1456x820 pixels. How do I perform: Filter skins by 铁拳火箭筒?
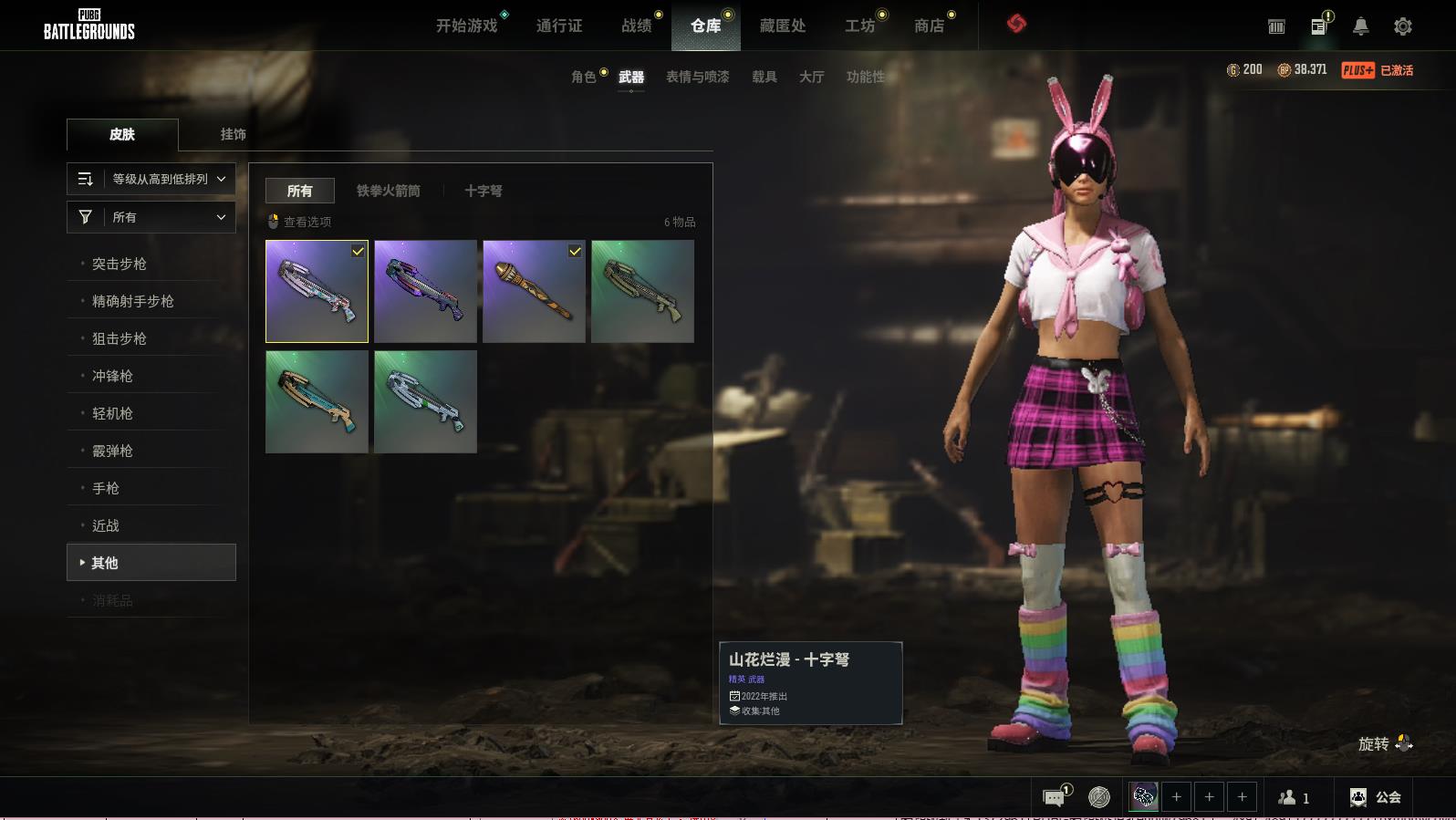[x=389, y=191]
